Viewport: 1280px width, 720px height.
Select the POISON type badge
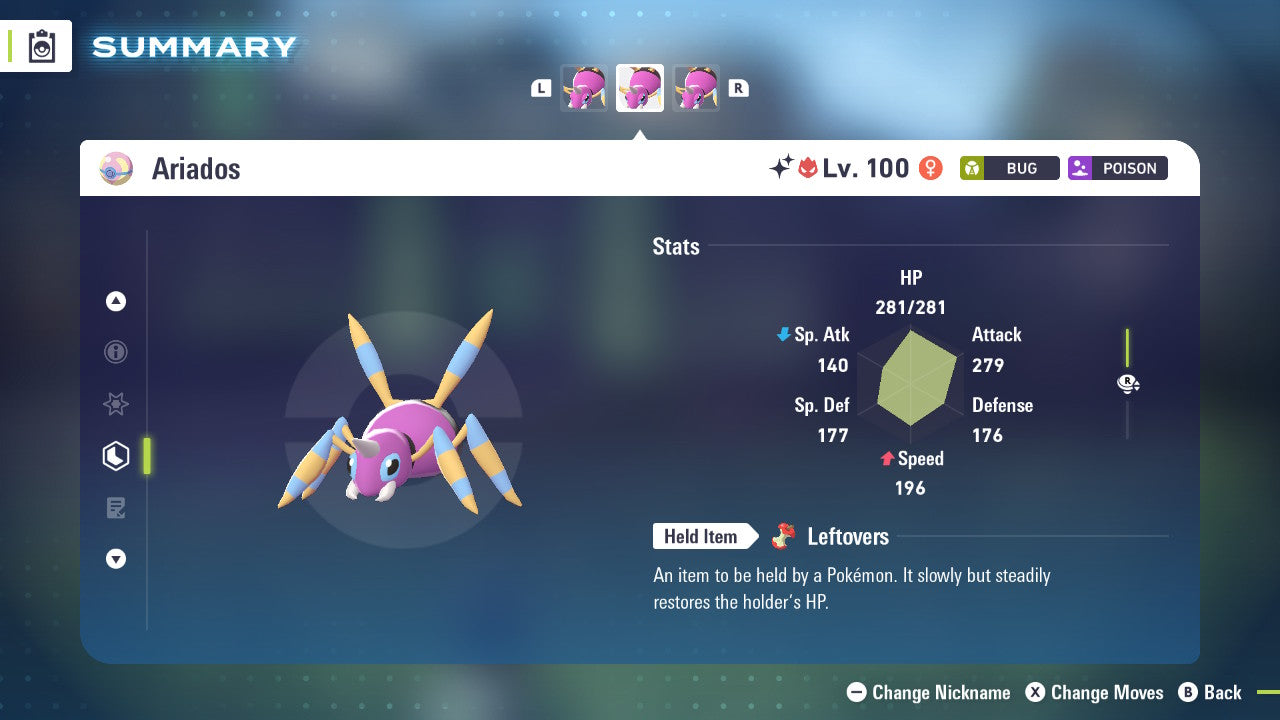(1117, 168)
